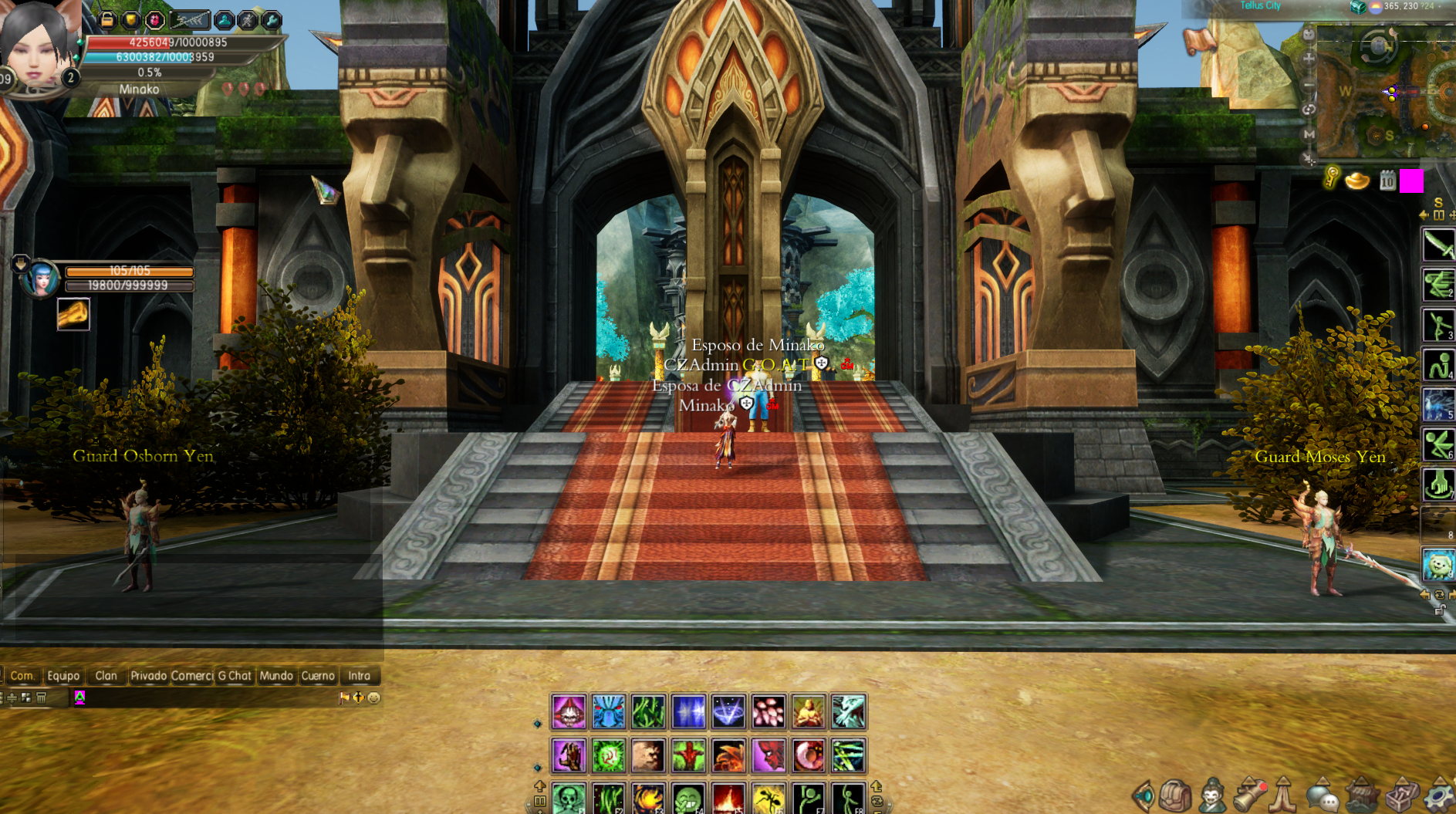Click the minimap's M world map button
The image size is (1456, 814).
(x=1309, y=134)
